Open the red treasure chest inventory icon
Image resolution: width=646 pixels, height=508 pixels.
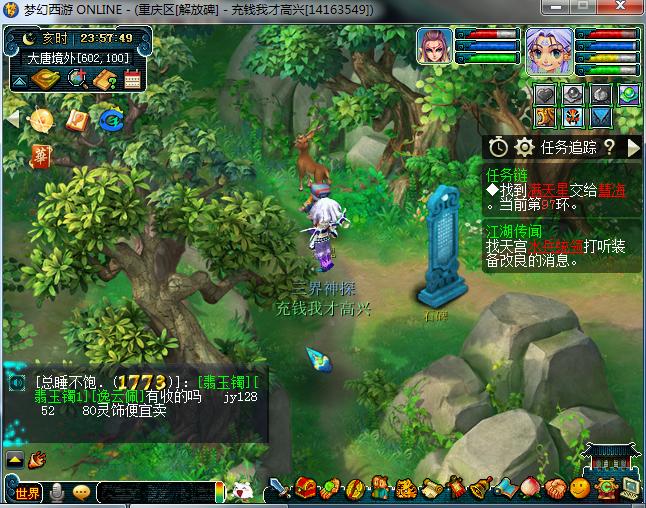click(x=306, y=489)
